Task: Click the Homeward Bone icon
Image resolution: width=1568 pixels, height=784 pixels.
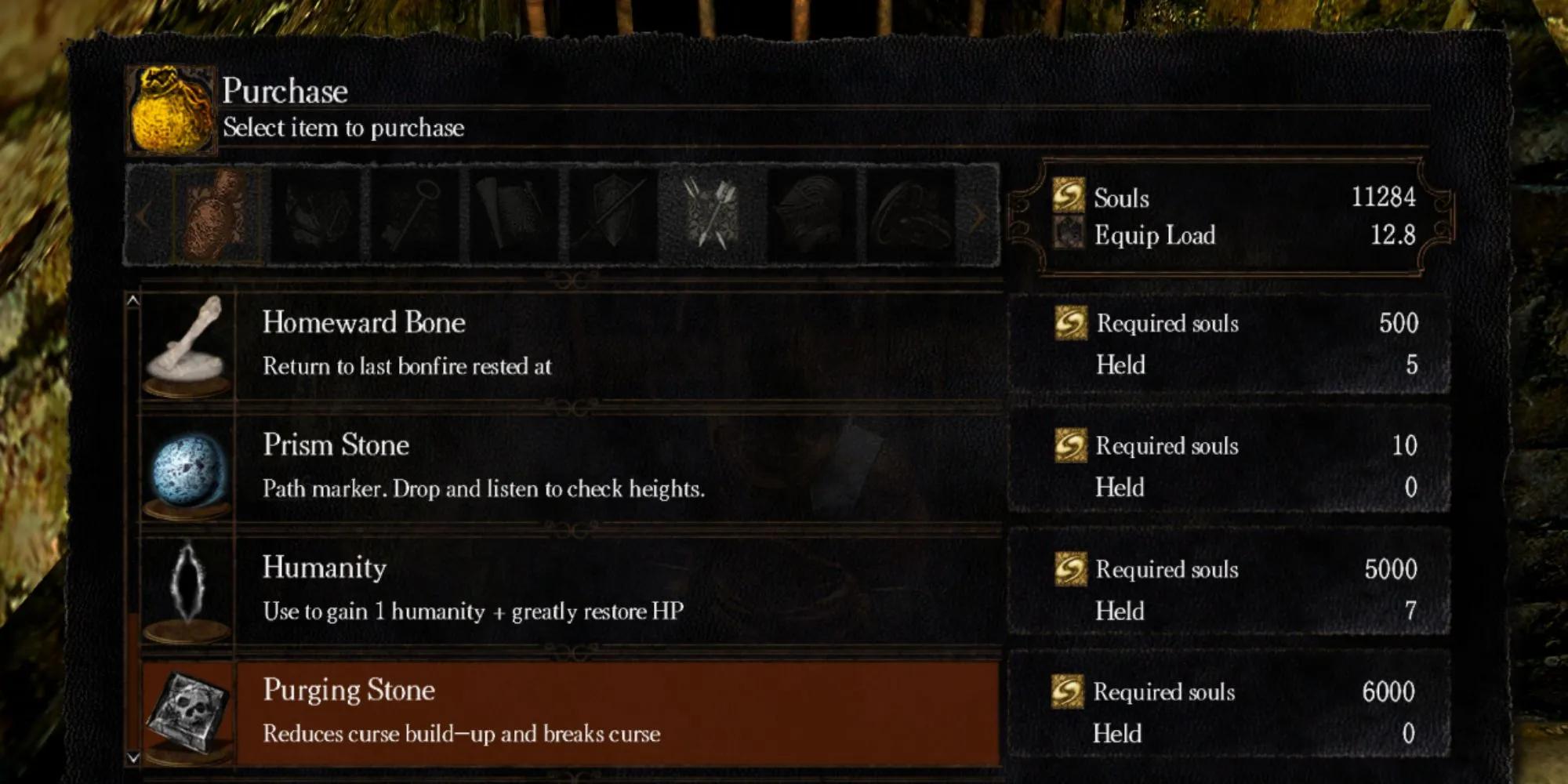Action: click(x=188, y=345)
